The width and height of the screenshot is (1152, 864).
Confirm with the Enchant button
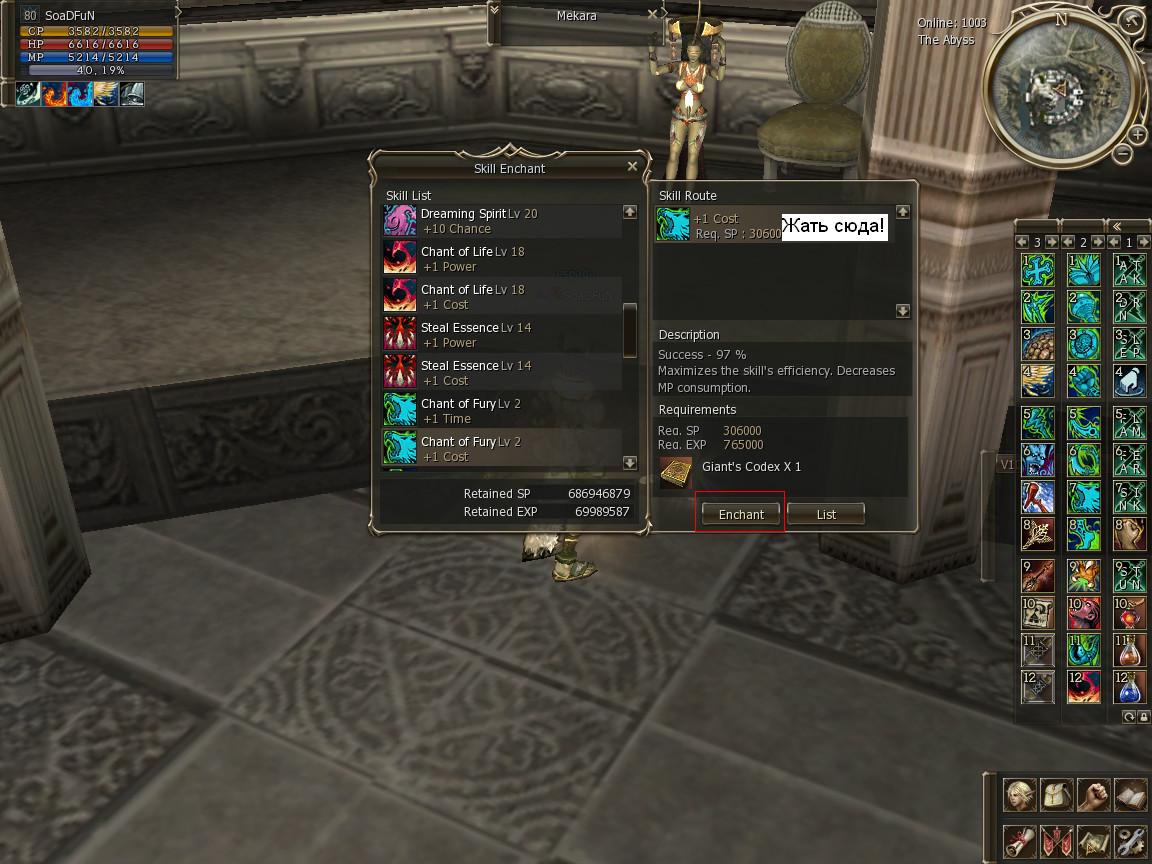pyautogui.click(x=741, y=514)
